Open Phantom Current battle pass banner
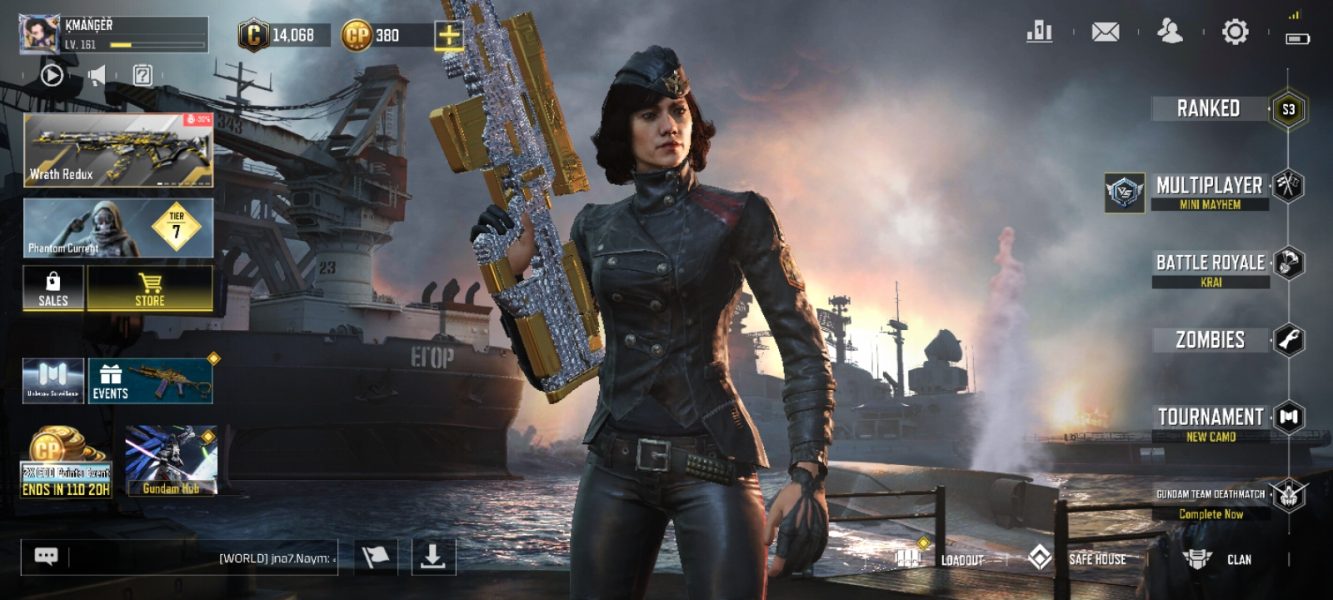The height and width of the screenshot is (600, 1333). click(x=118, y=227)
